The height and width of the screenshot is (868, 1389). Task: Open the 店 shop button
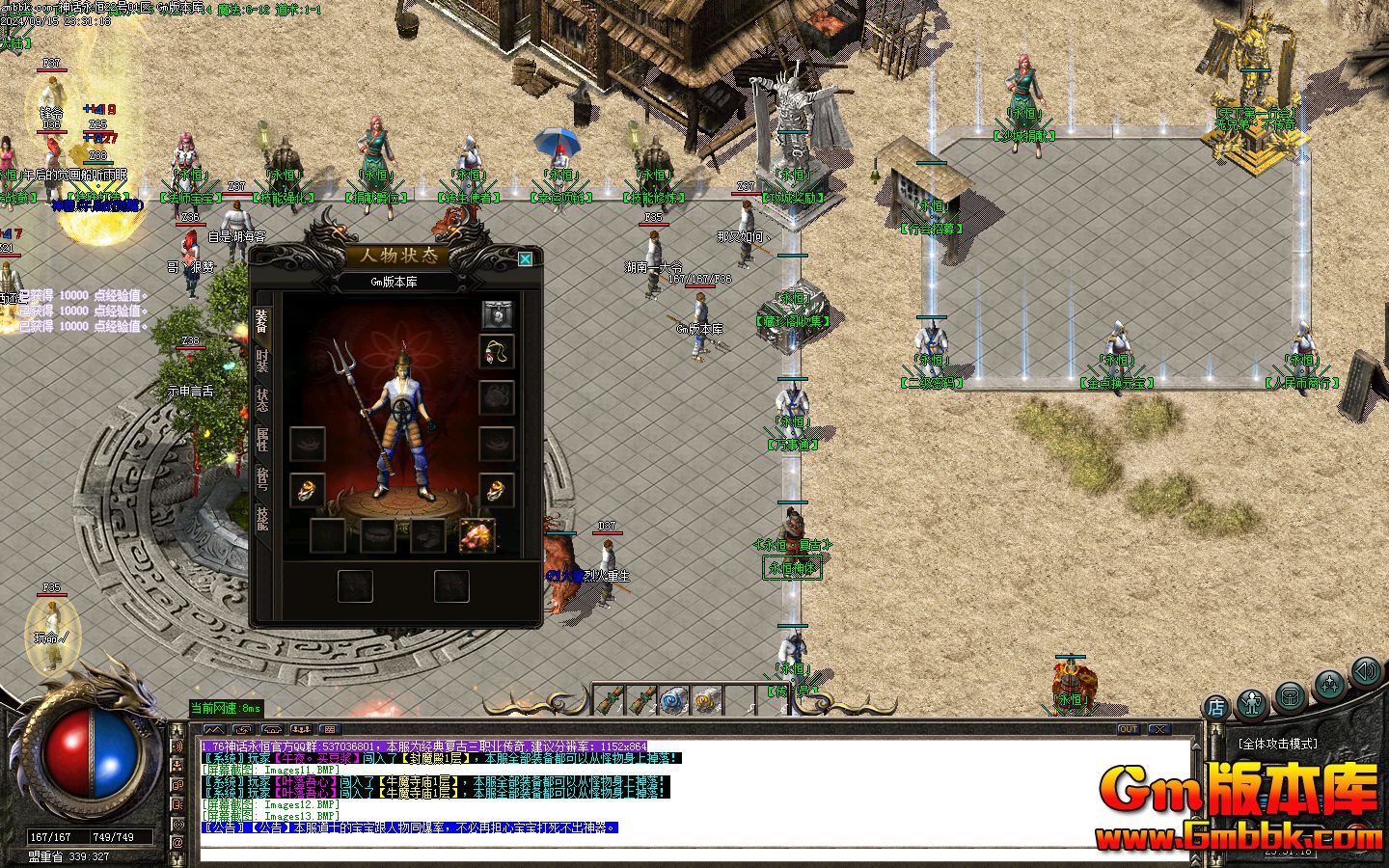(1216, 707)
